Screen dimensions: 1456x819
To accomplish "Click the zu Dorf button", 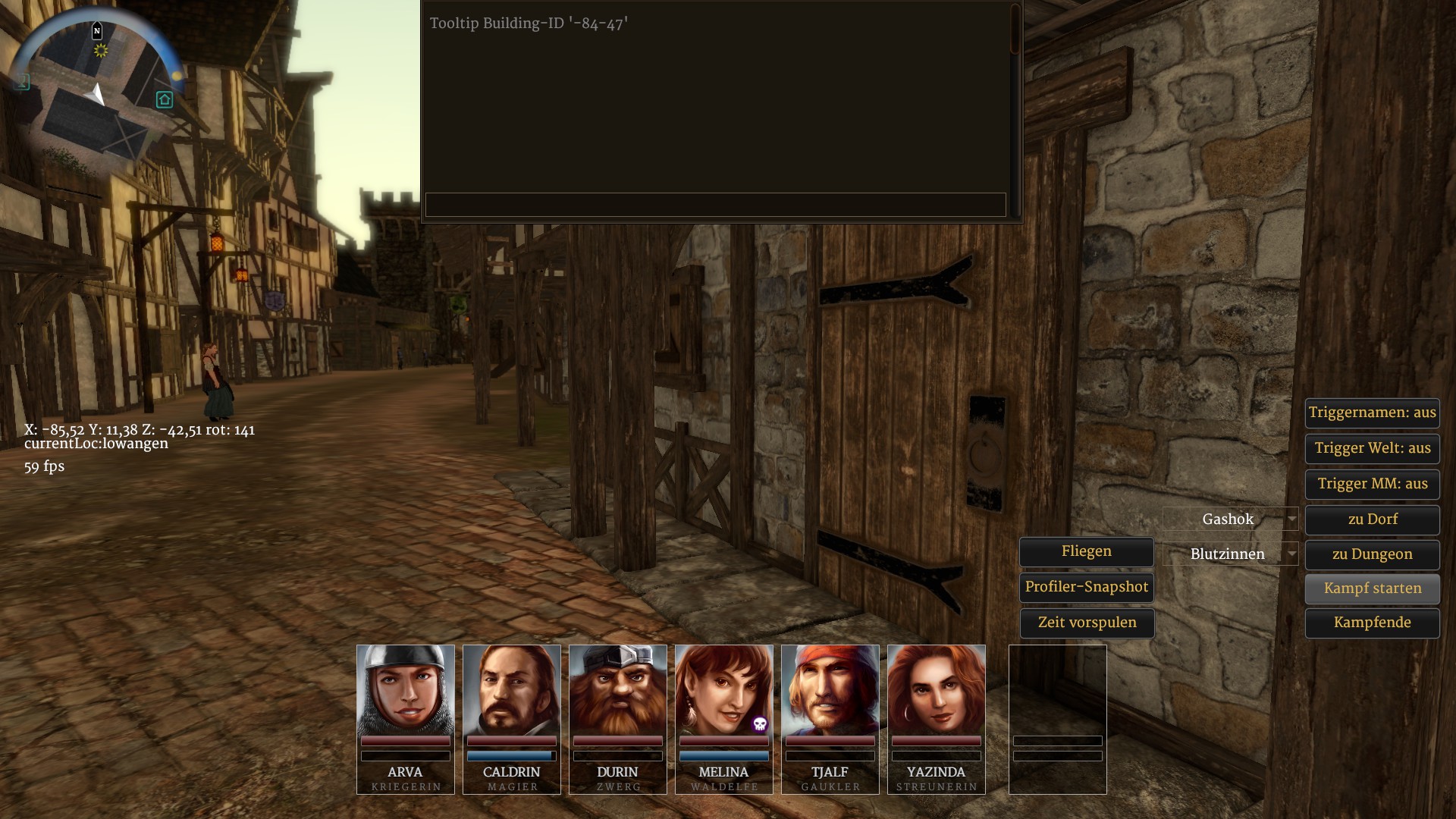I will (x=1372, y=519).
